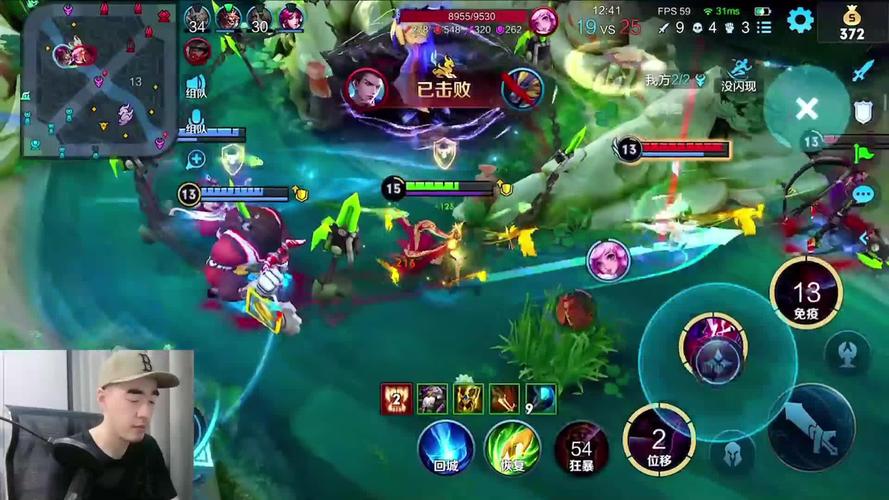
Task: Open the gear settings menu
Action: (x=800, y=20)
